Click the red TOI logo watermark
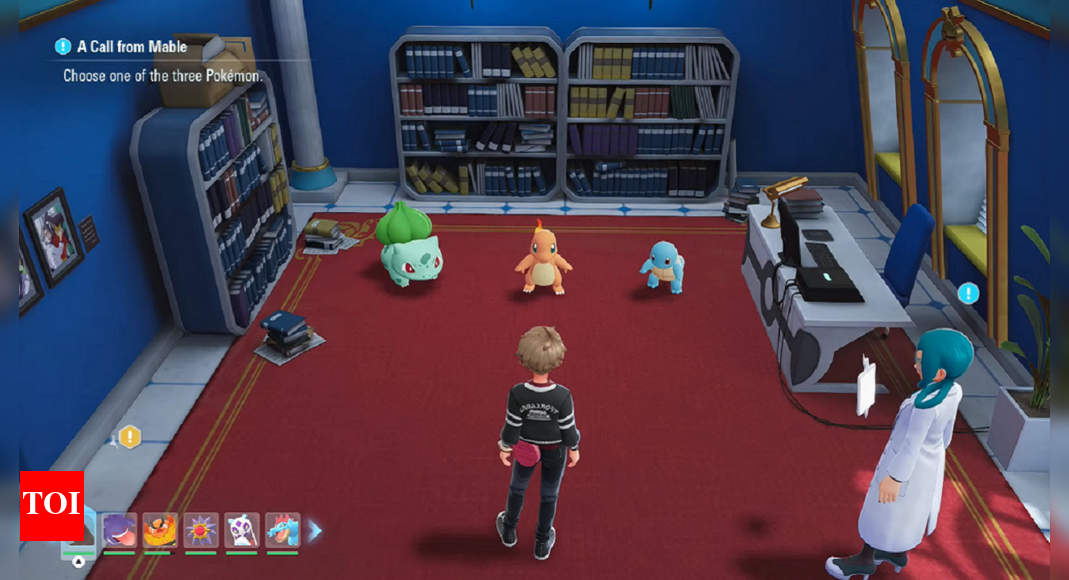 pos(52,505)
